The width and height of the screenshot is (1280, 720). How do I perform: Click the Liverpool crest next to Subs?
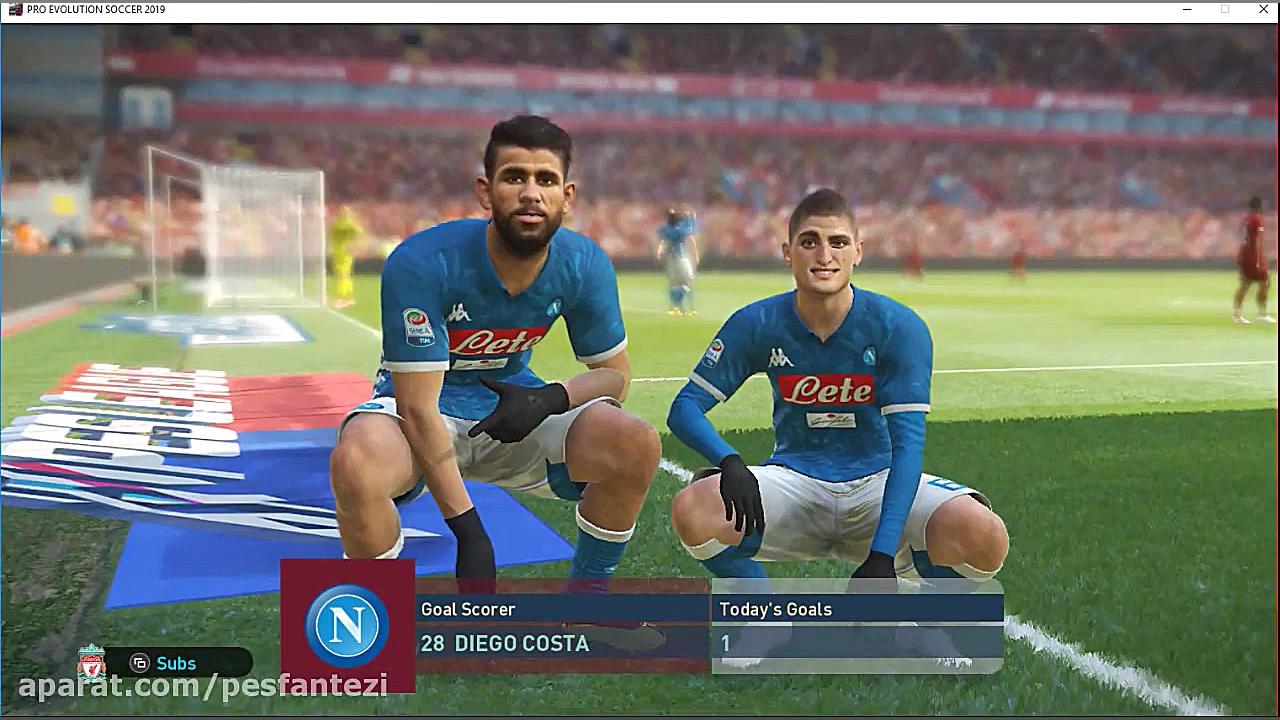(x=89, y=663)
